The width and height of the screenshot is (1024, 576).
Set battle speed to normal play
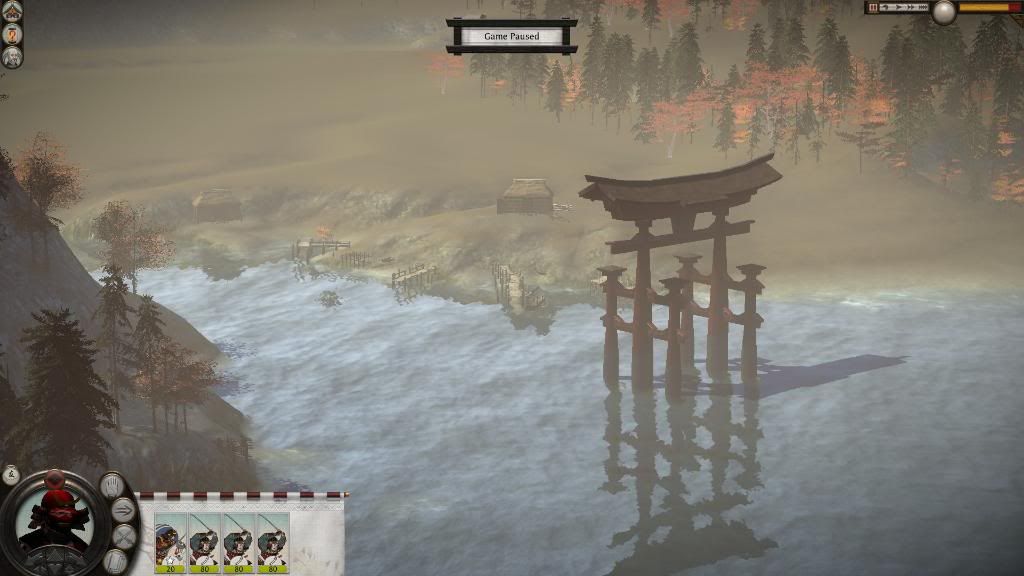pyautogui.click(x=897, y=7)
